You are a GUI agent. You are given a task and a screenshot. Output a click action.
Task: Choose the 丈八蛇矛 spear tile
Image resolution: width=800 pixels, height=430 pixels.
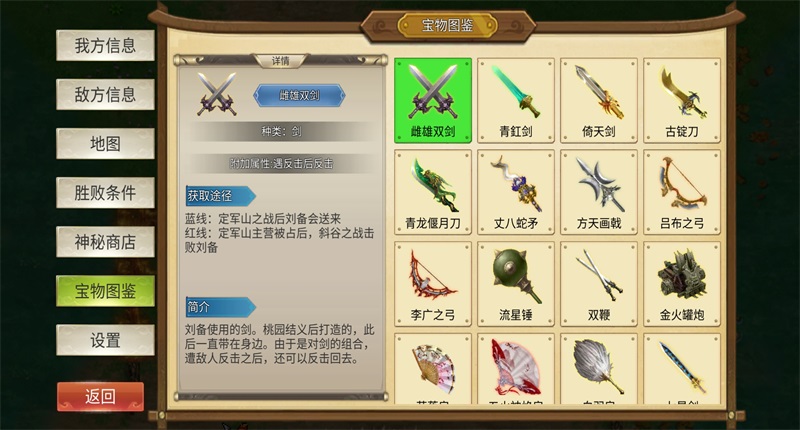point(516,192)
